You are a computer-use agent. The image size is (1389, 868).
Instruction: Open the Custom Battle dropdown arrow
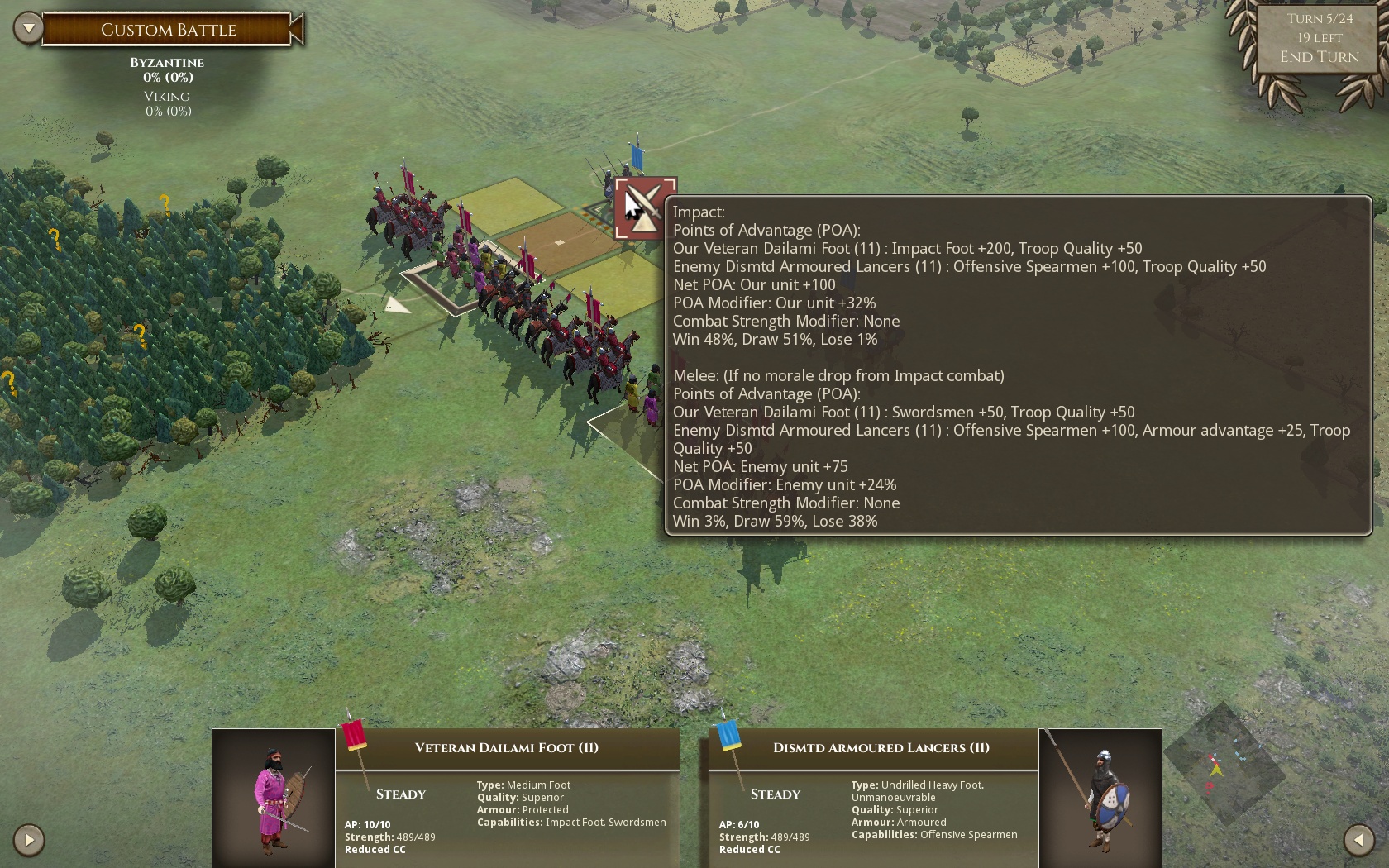28,29
